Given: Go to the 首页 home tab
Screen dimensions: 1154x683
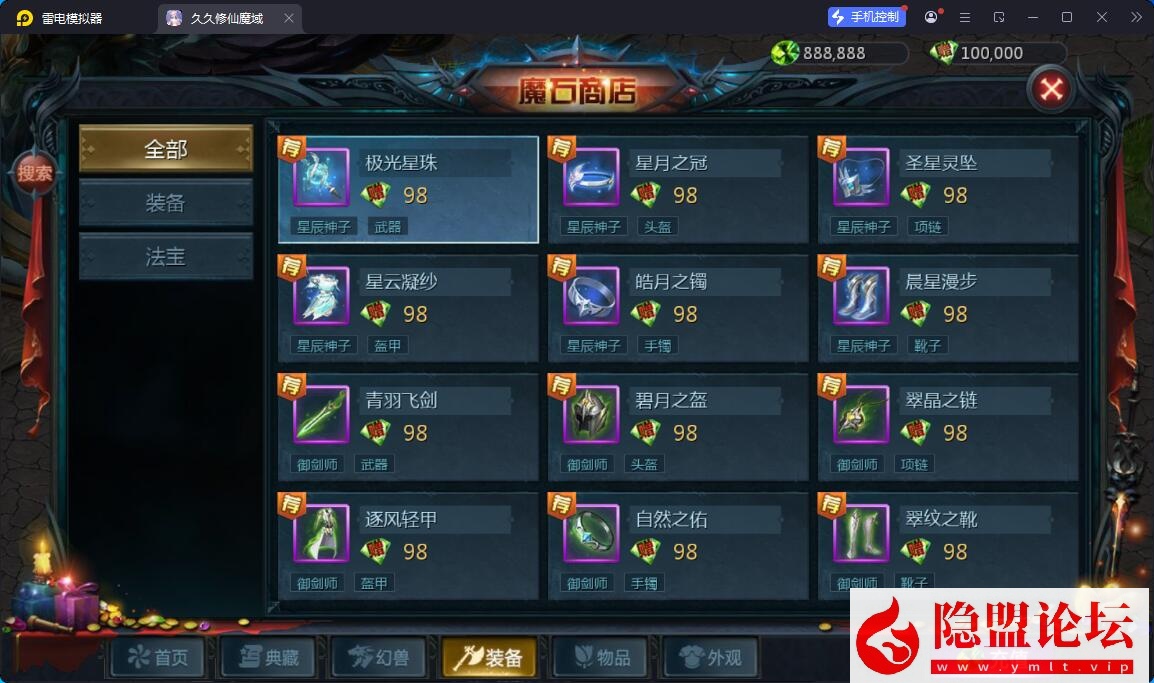Looking at the screenshot, I should point(158,658).
